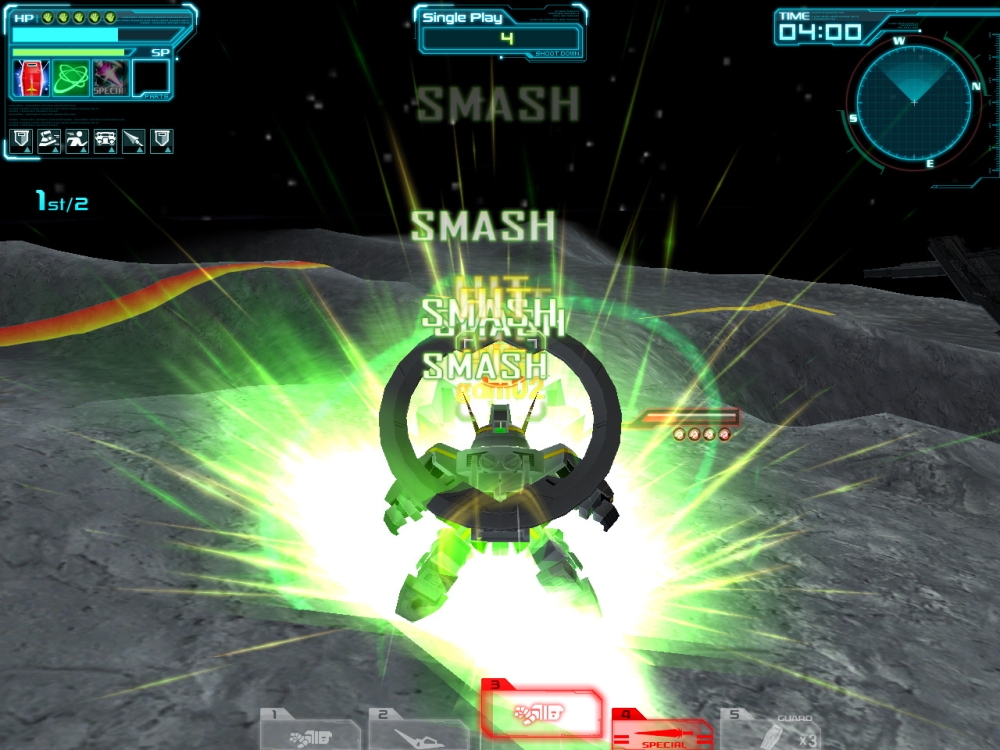The width and height of the screenshot is (1000, 750).
Task: Click the Special attack skill icon
Action: point(109,78)
